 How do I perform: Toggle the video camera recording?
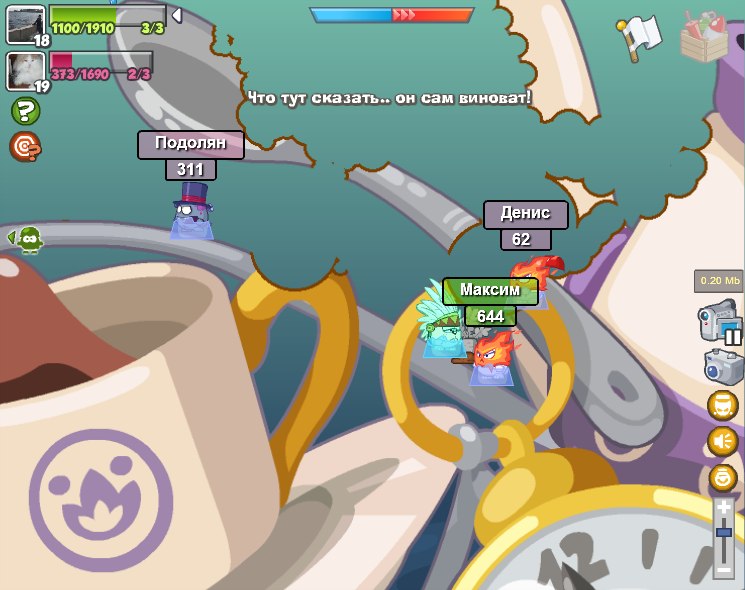(719, 323)
